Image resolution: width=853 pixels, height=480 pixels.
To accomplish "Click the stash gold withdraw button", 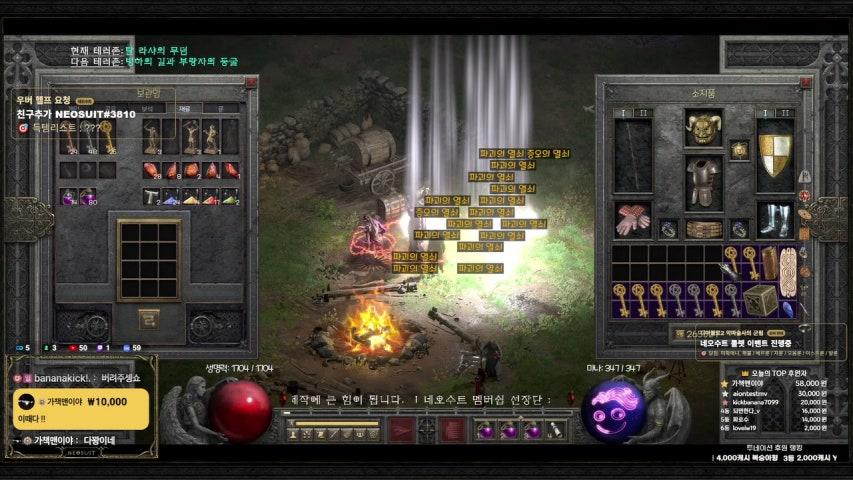I will click(149, 319).
